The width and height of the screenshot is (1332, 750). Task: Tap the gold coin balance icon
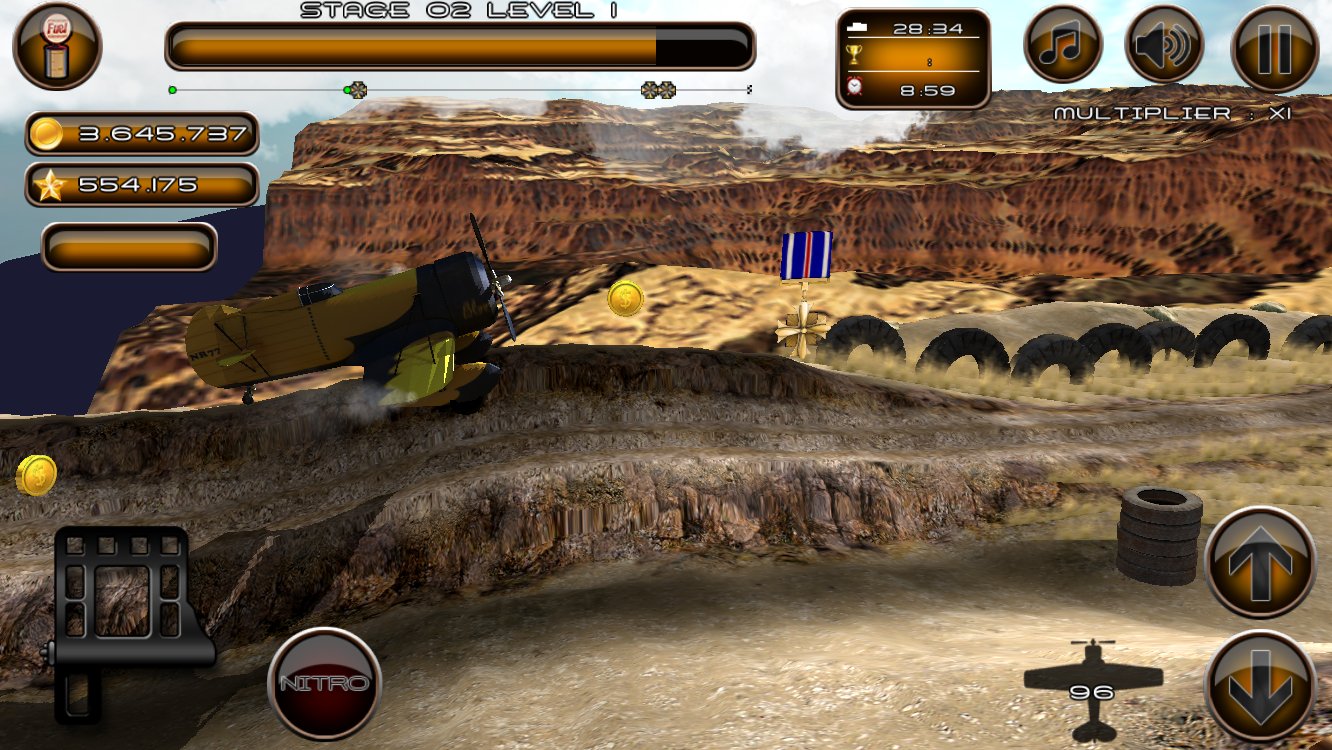point(49,132)
